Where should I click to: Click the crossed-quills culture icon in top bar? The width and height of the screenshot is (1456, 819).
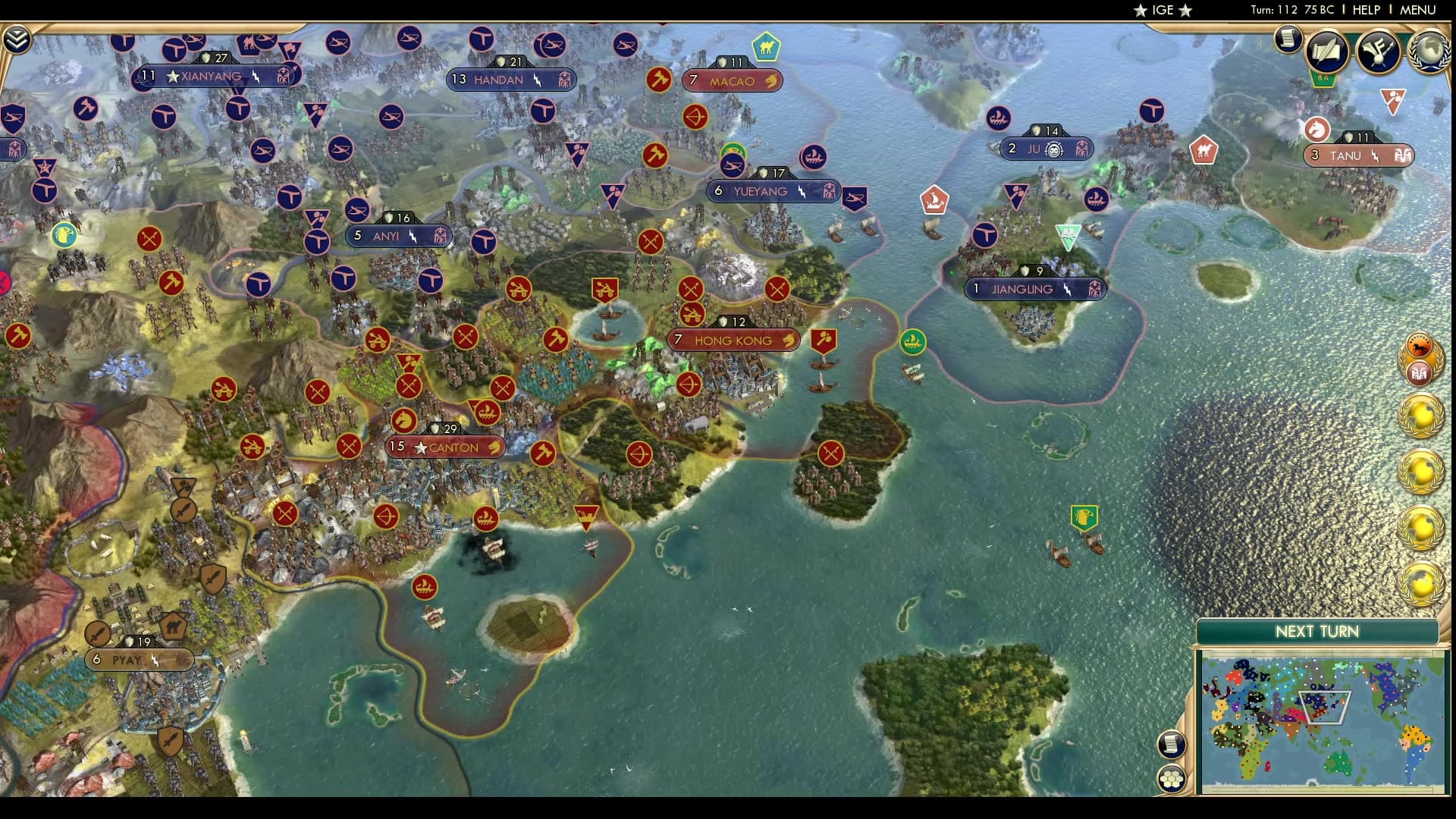click(x=1376, y=52)
